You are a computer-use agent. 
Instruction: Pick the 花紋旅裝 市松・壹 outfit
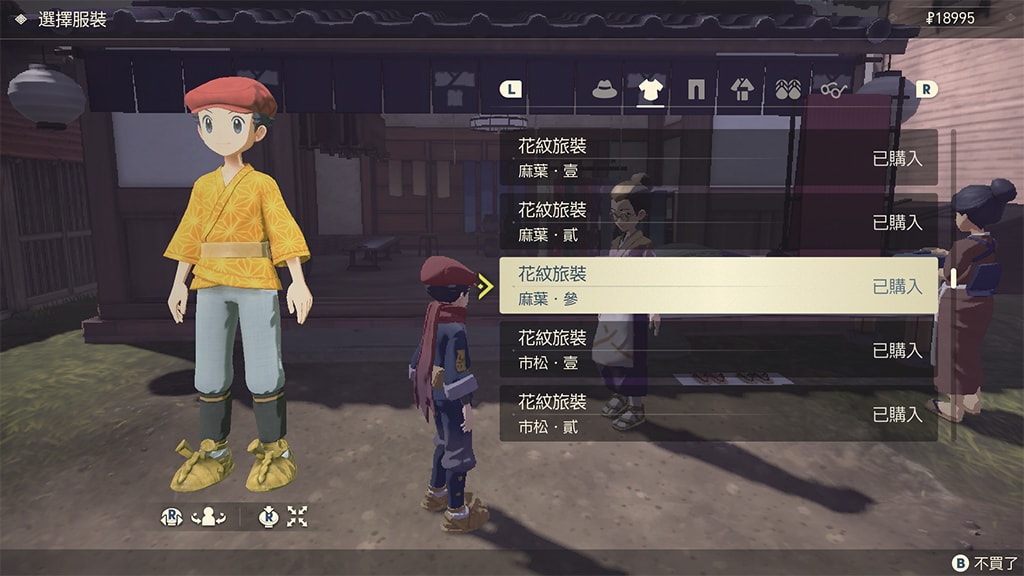tap(718, 350)
